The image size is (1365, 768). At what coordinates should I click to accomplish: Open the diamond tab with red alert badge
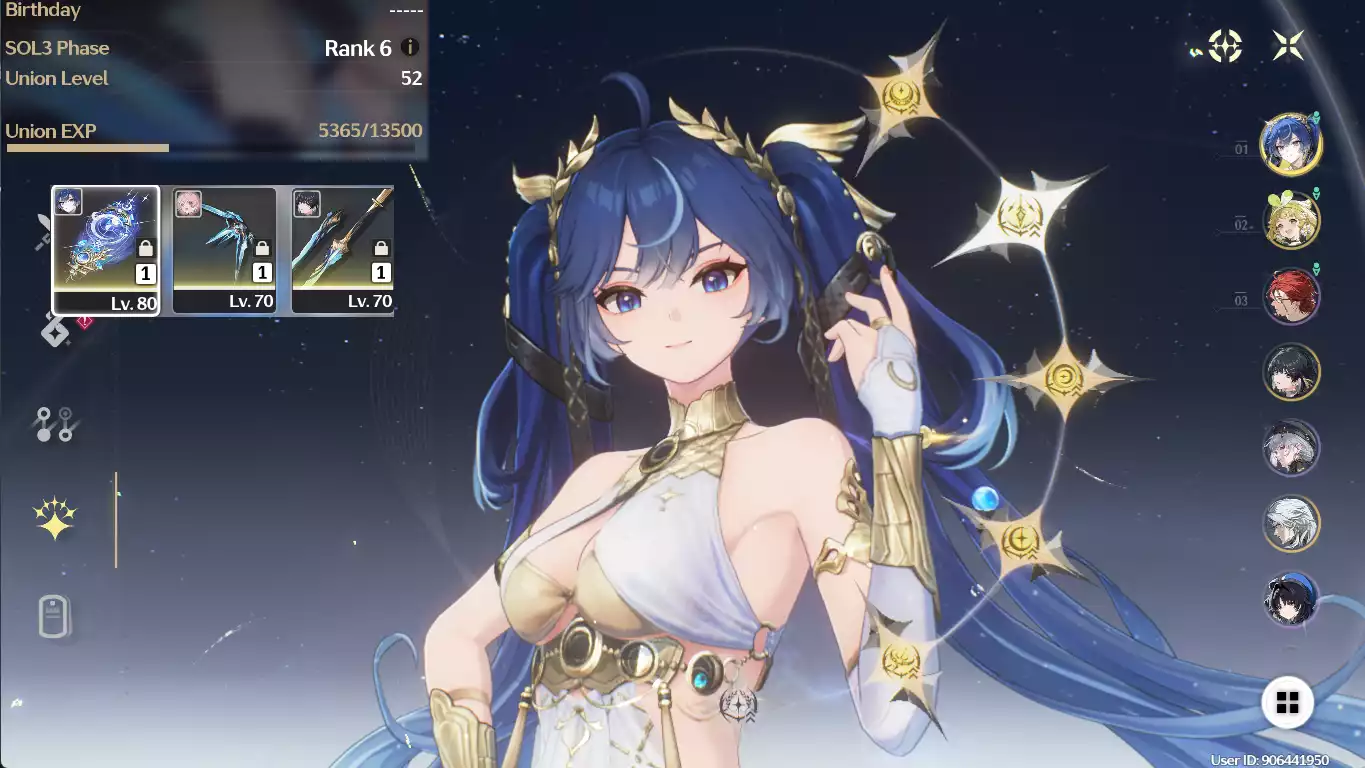pyautogui.click(x=56, y=332)
